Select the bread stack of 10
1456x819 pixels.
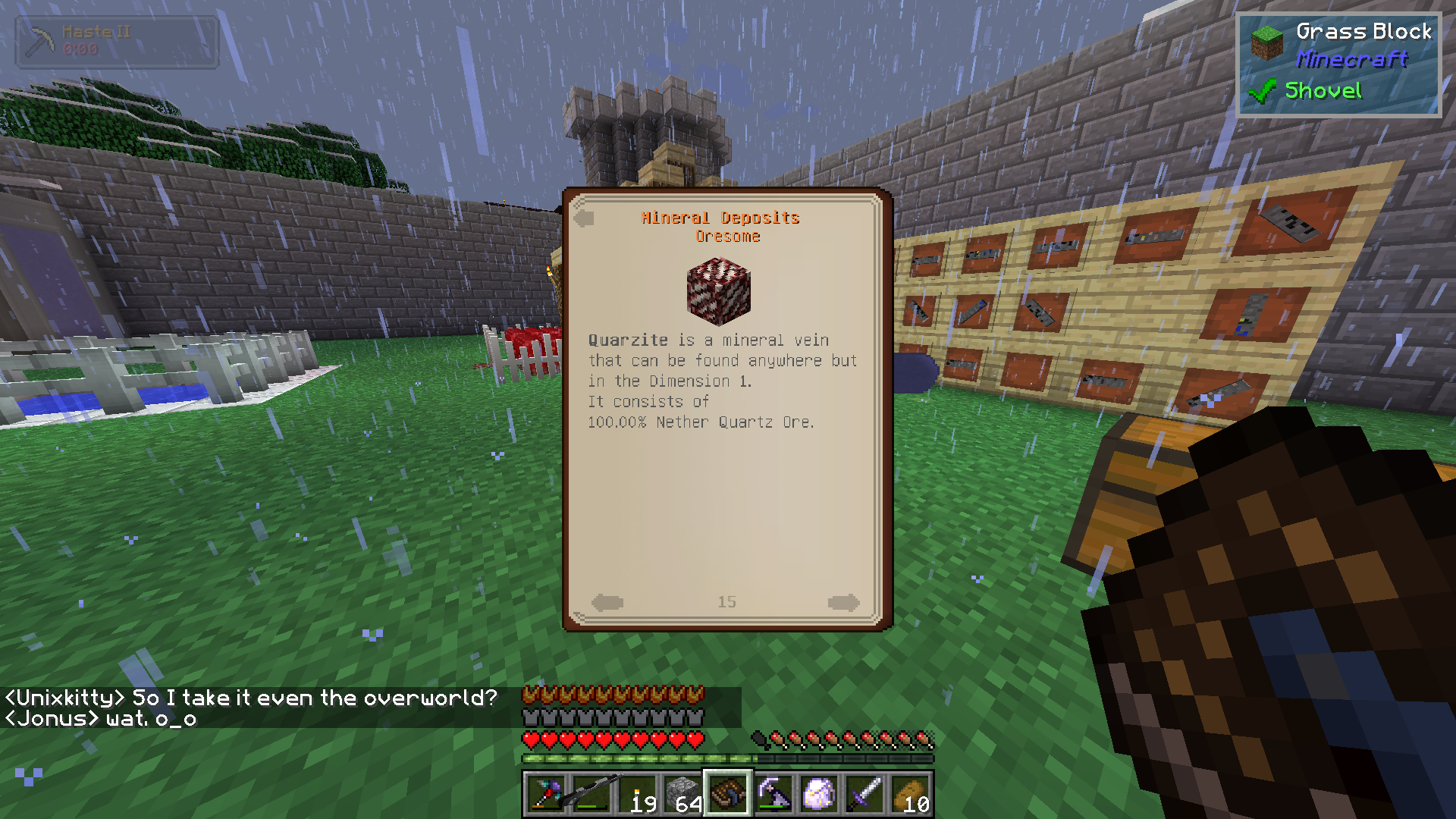tap(911, 794)
